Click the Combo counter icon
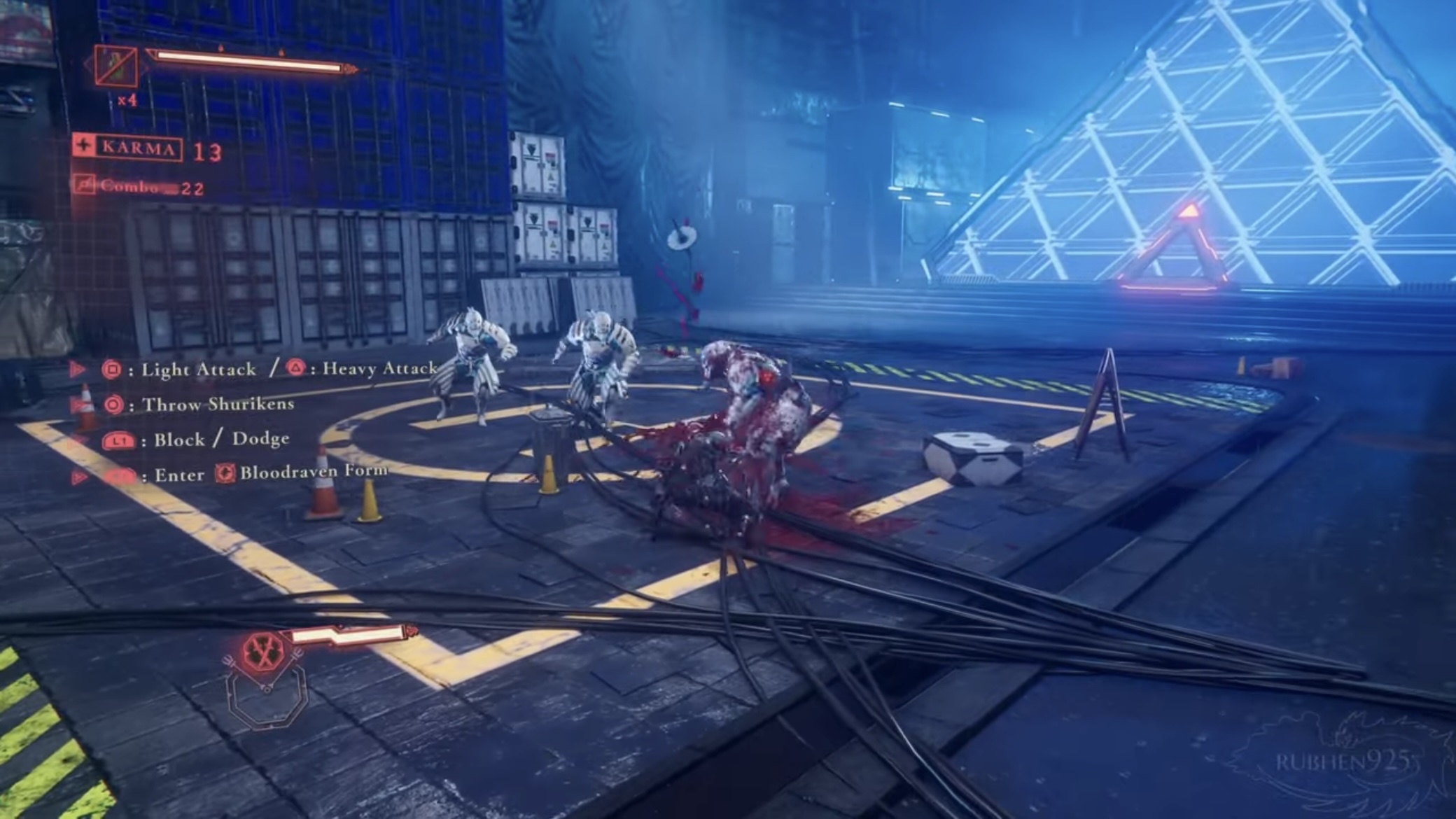The height and width of the screenshot is (819, 1456). (x=85, y=185)
